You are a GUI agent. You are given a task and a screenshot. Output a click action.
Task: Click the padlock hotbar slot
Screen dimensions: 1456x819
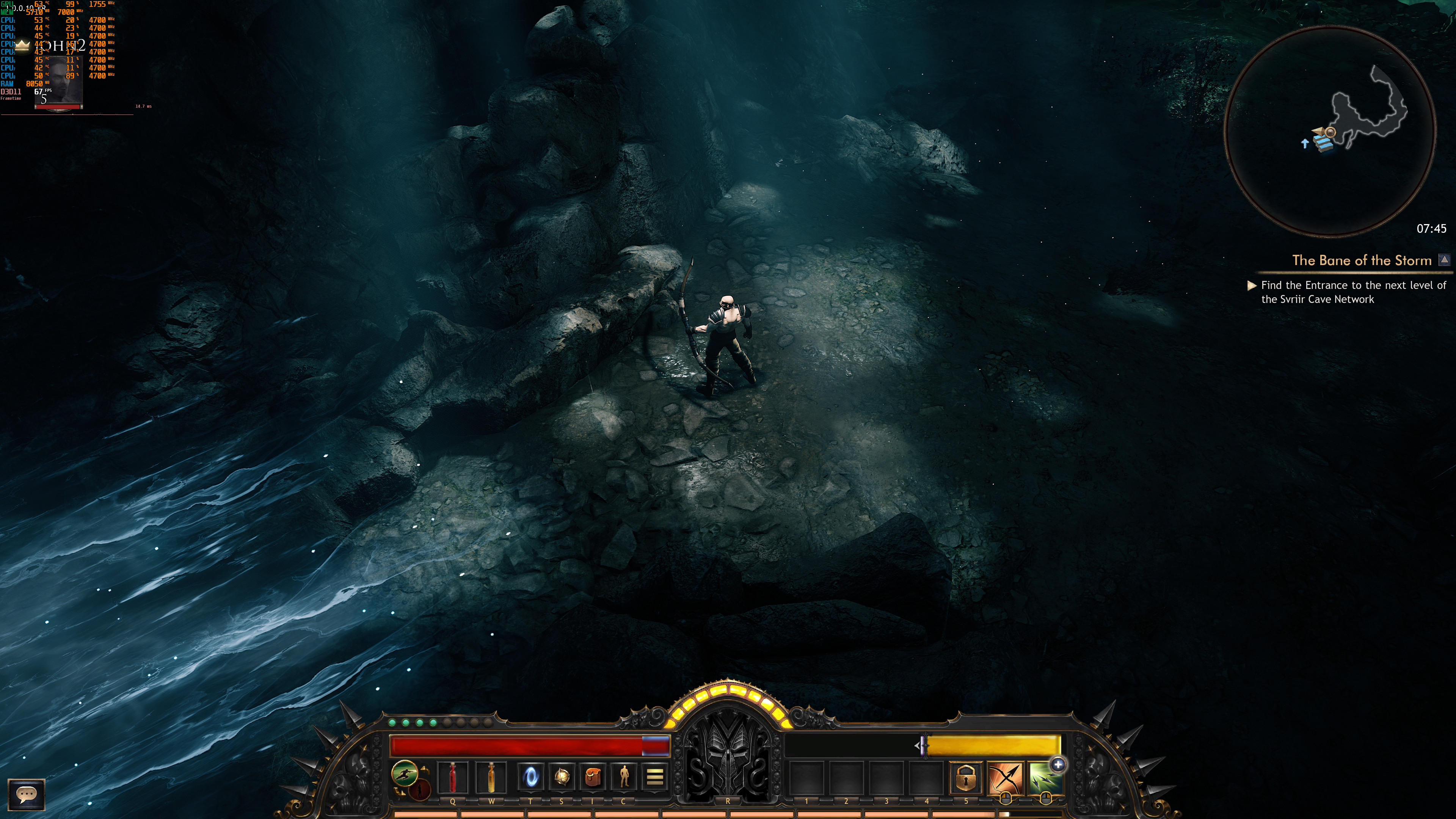click(965, 778)
